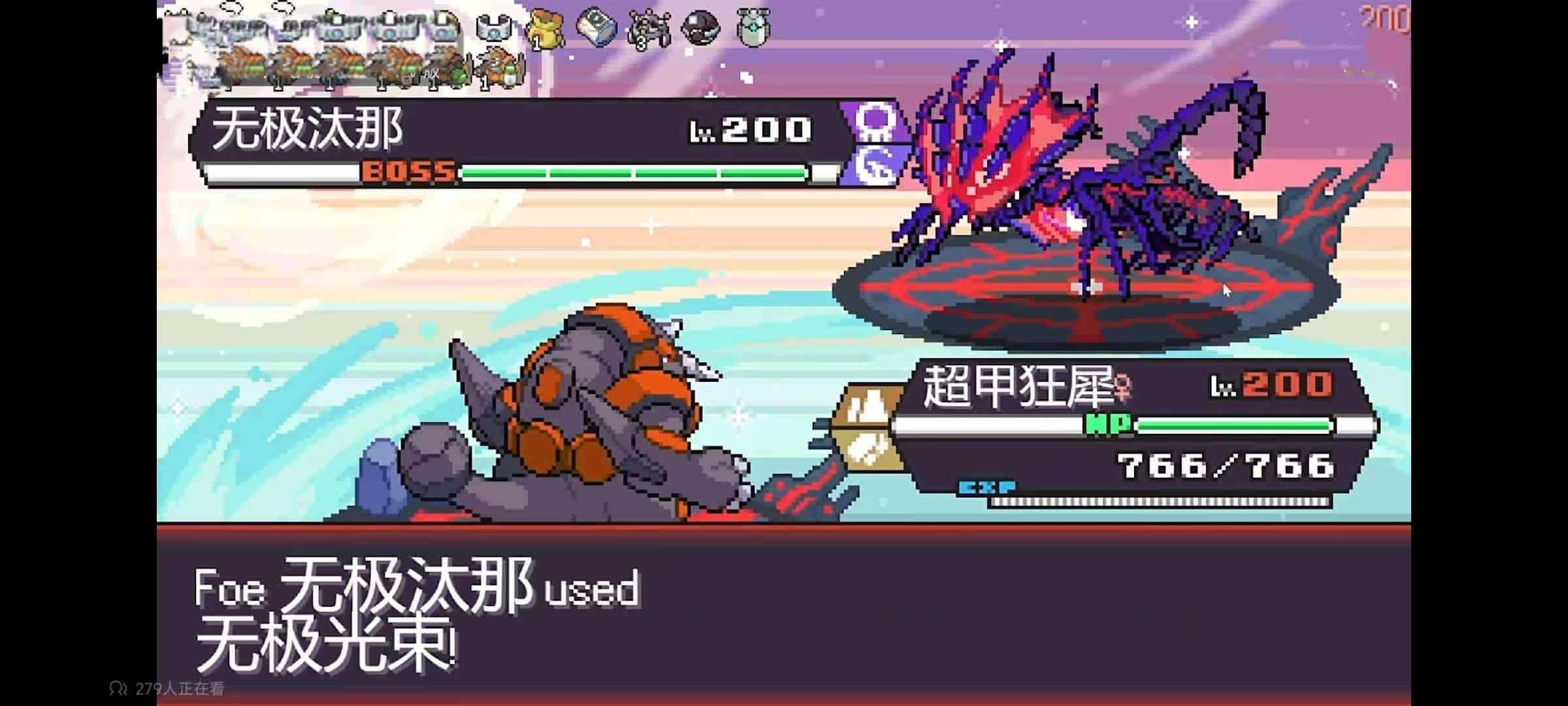This screenshot has height=706, width=1568.
Task: Select the black ball item icon
Action: click(700, 28)
